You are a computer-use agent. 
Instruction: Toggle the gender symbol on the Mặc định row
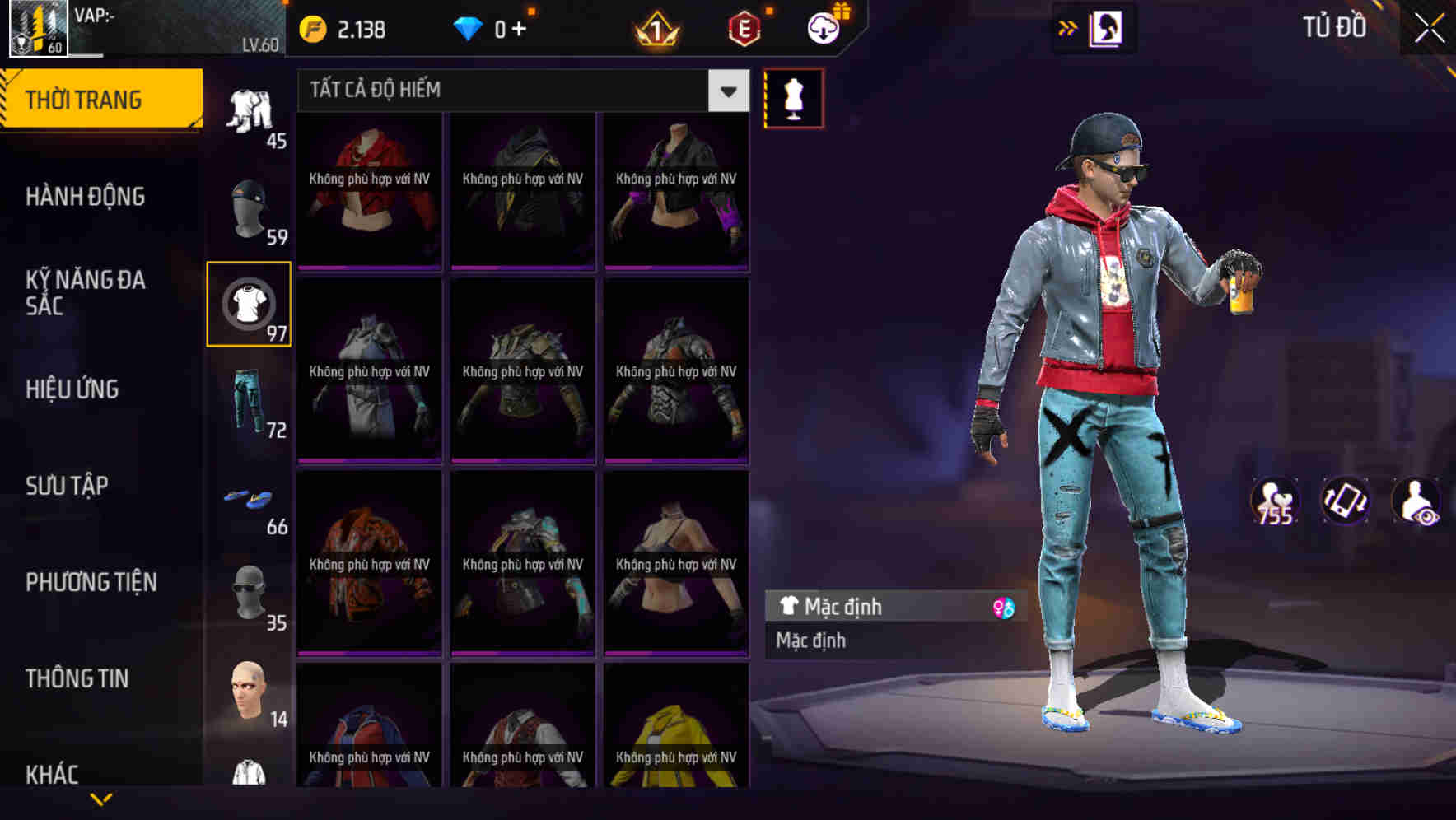coord(996,607)
